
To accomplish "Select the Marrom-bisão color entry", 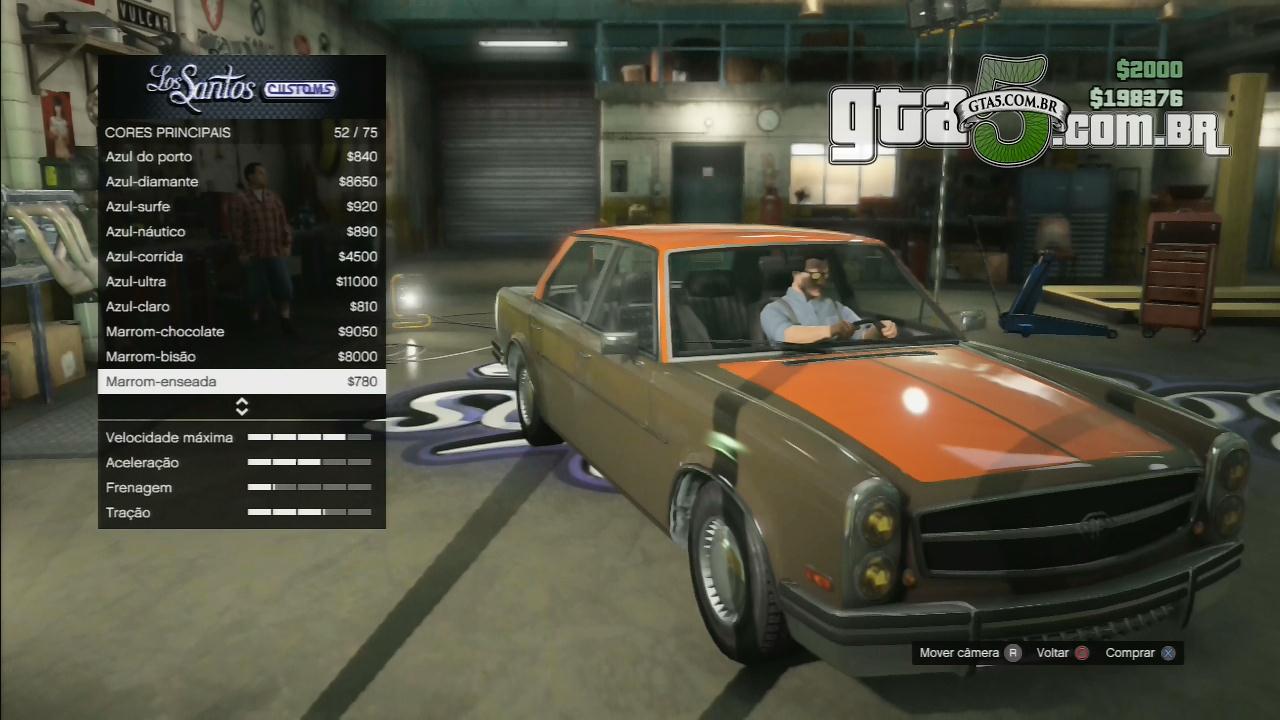I will [241, 357].
